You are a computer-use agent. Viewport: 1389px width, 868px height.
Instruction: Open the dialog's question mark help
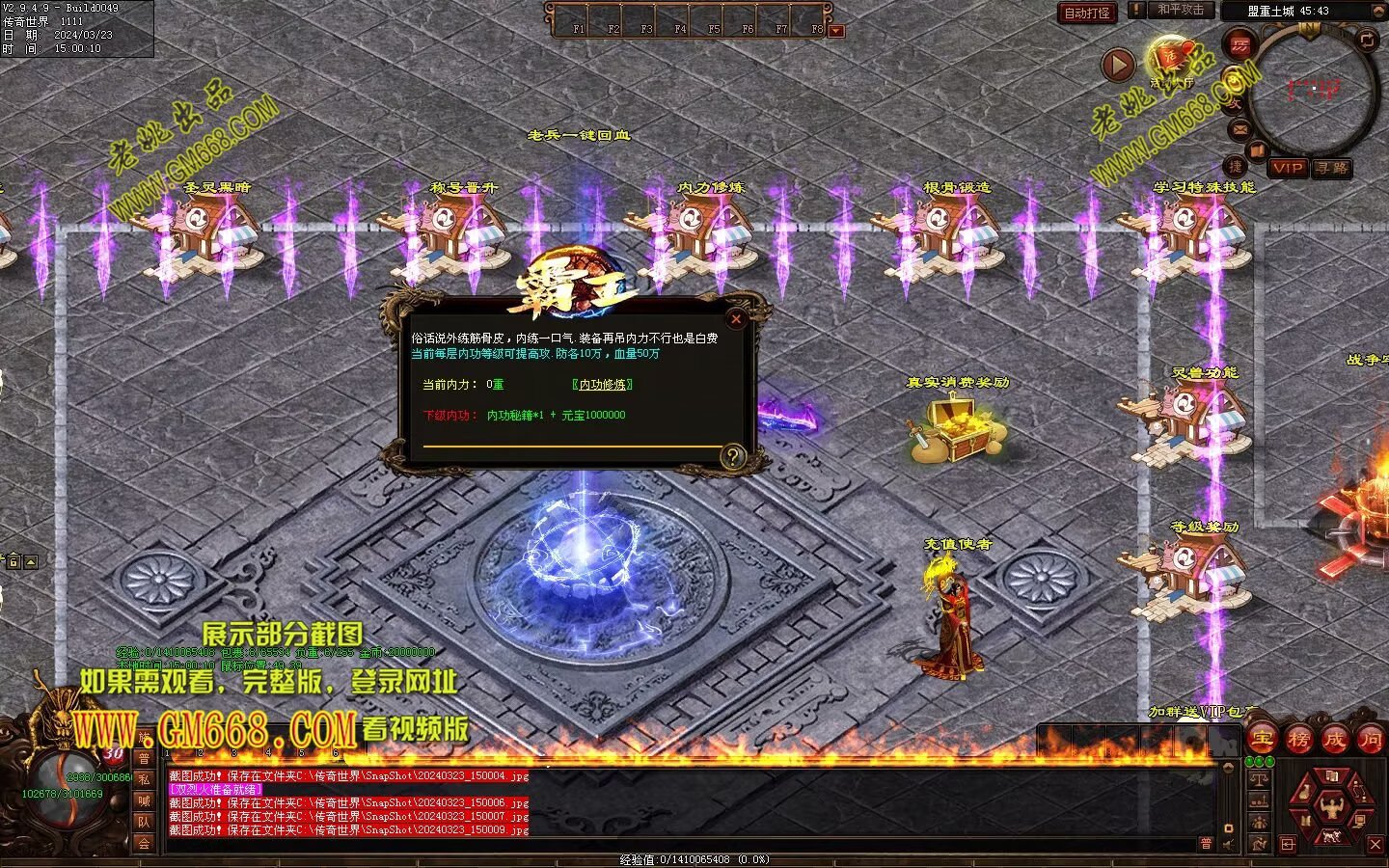(733, 456)
